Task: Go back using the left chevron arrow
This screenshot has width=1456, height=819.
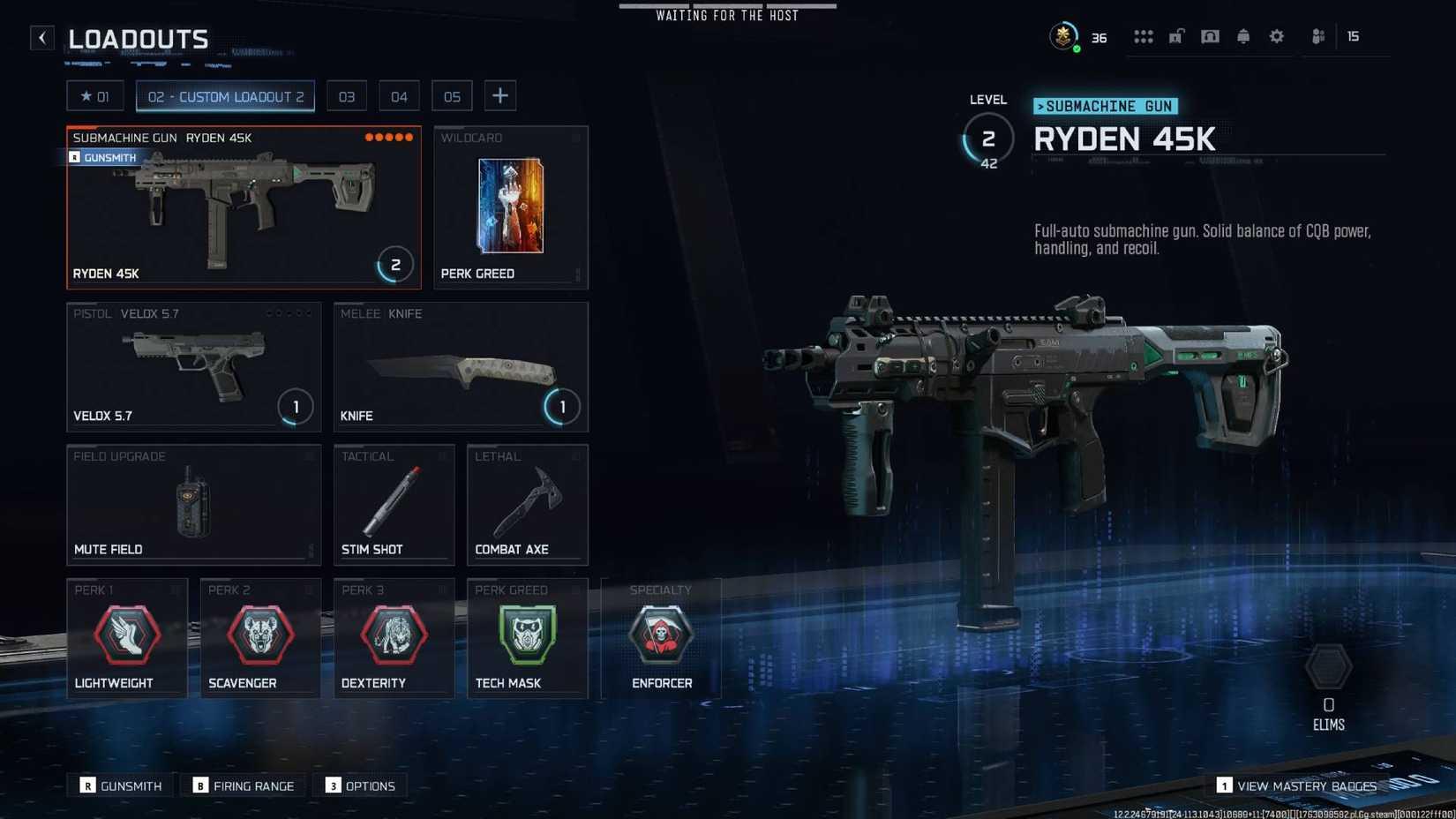Action: [41, 37]
